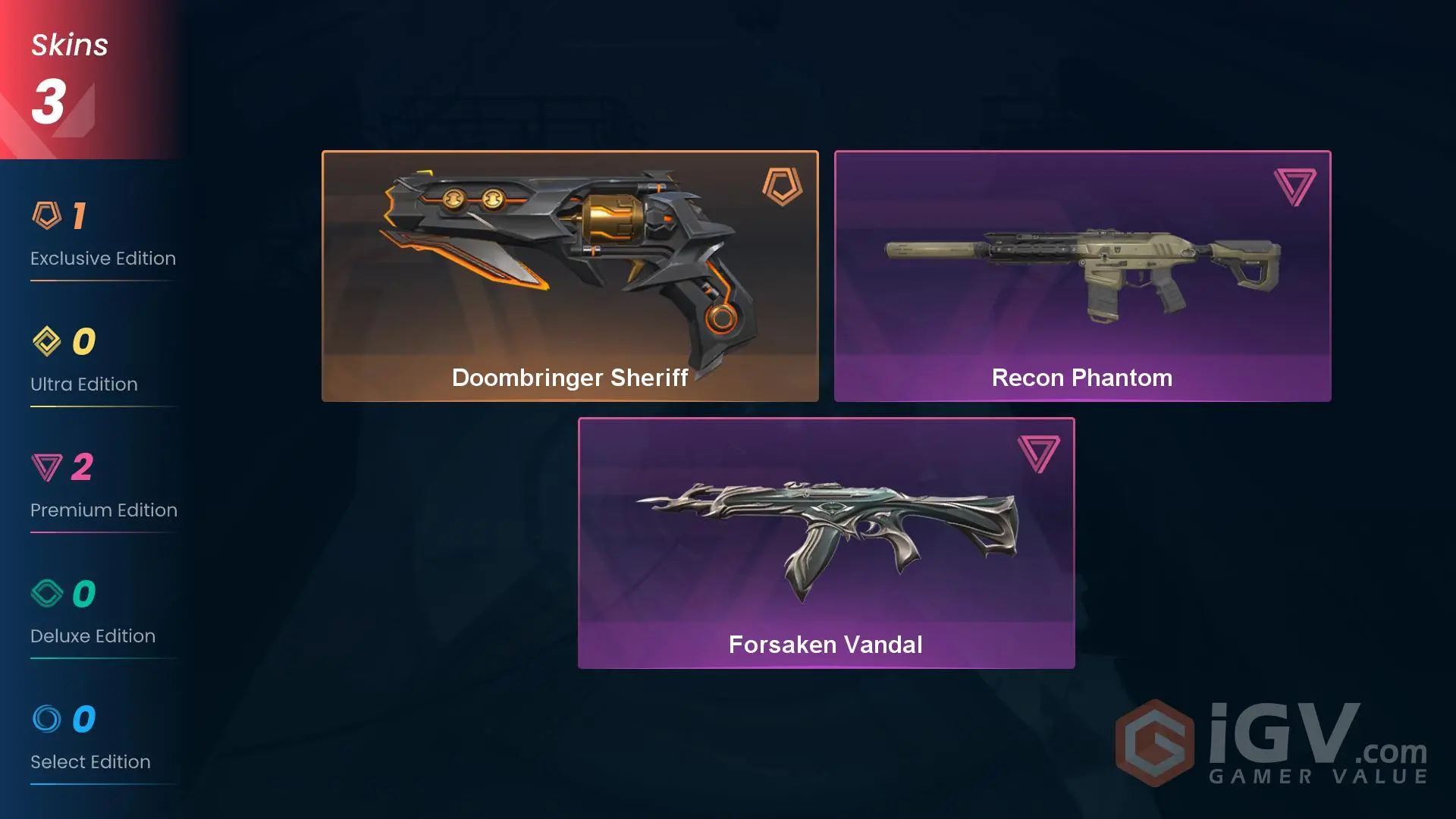Switch to Premium Edition skins
This screenshot has width=1456, height=819.
pyautogui.click(x=103, y=488)
